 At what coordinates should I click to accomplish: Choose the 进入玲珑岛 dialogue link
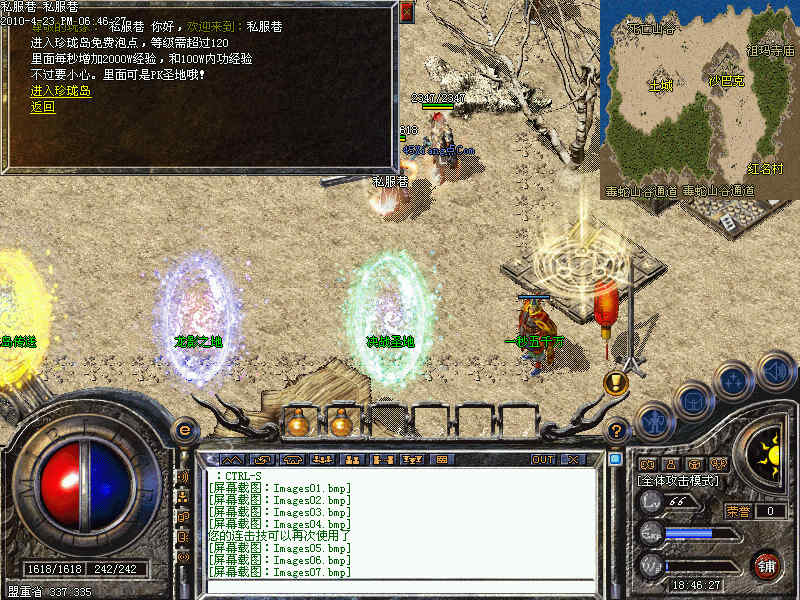coord(60,91)
